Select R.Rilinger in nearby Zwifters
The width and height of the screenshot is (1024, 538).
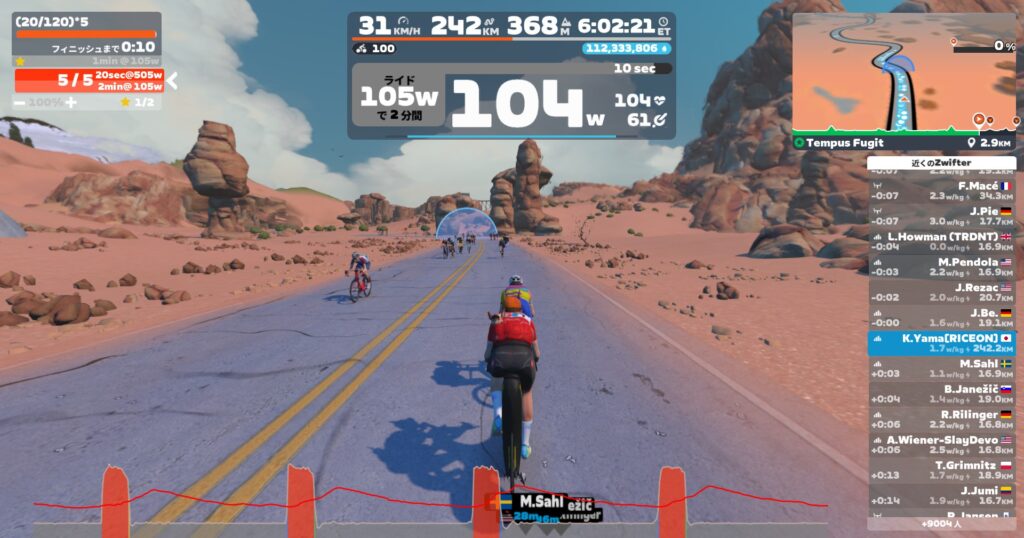(942, 420)
